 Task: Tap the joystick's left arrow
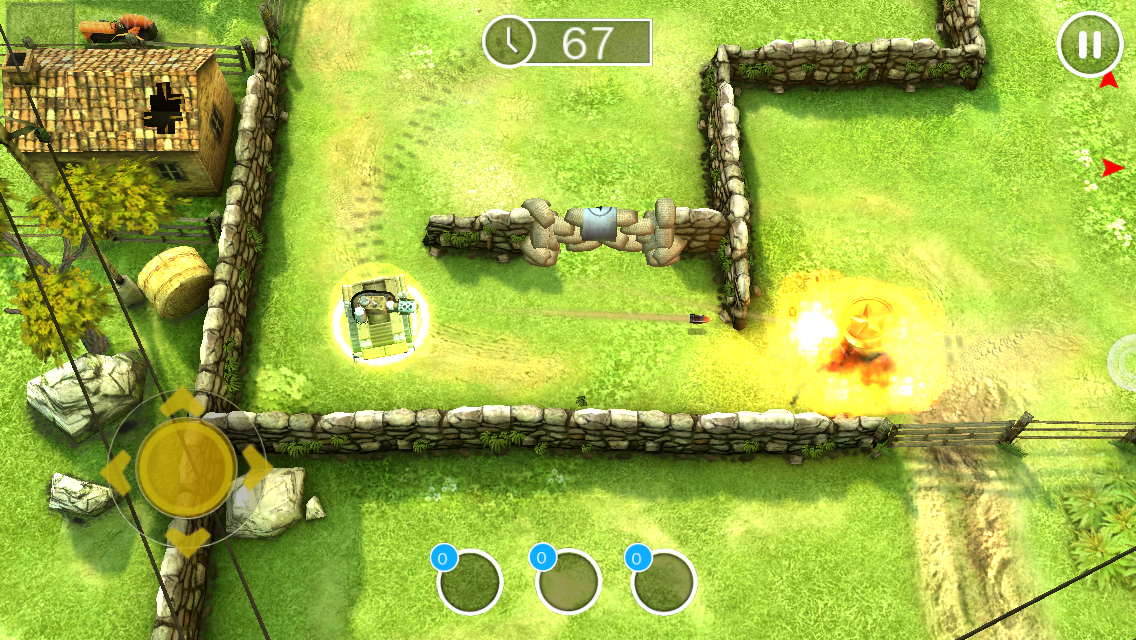pos(115,467)
